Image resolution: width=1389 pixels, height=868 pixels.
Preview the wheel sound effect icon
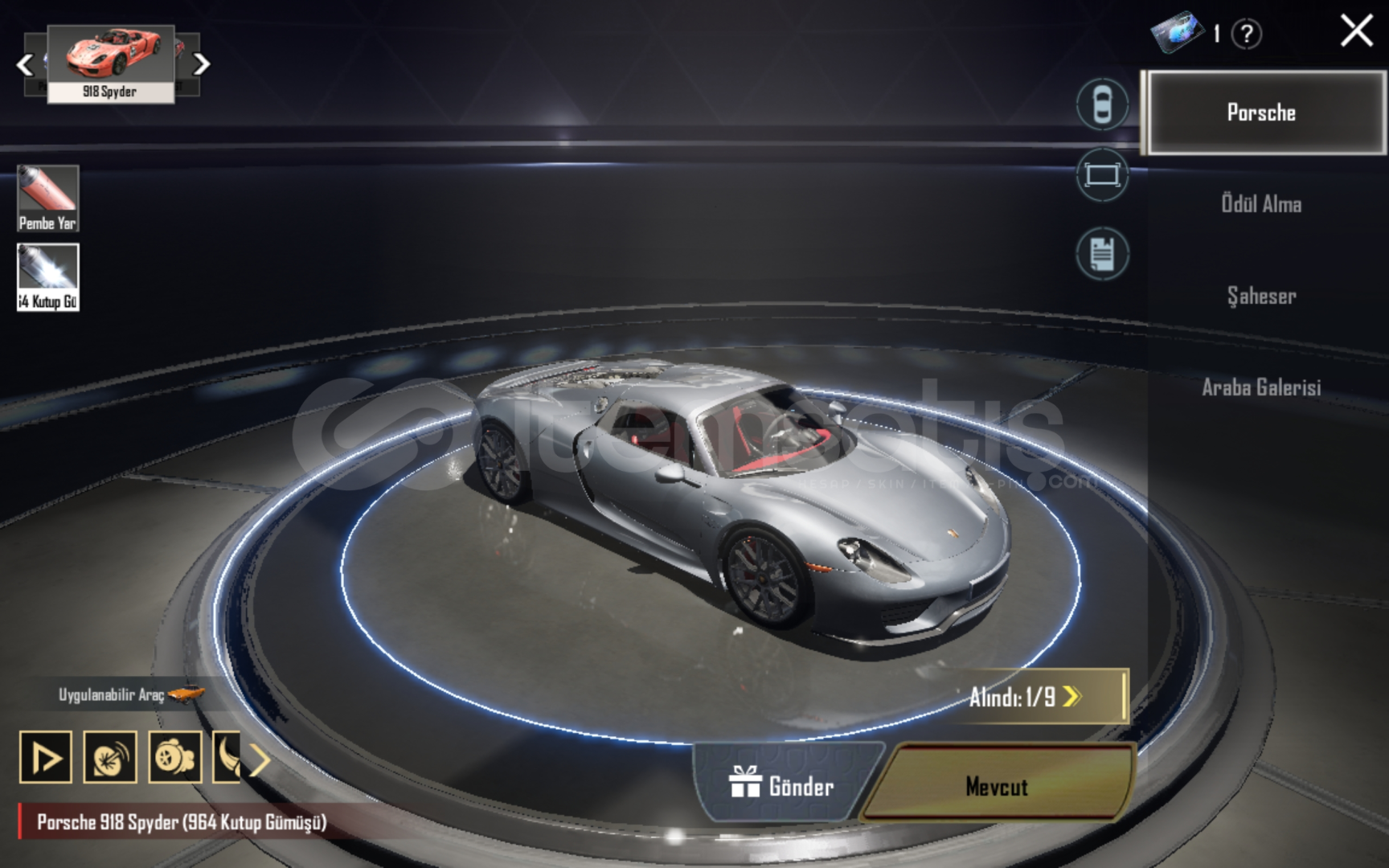pyautogui.click(x=110, y=757)
